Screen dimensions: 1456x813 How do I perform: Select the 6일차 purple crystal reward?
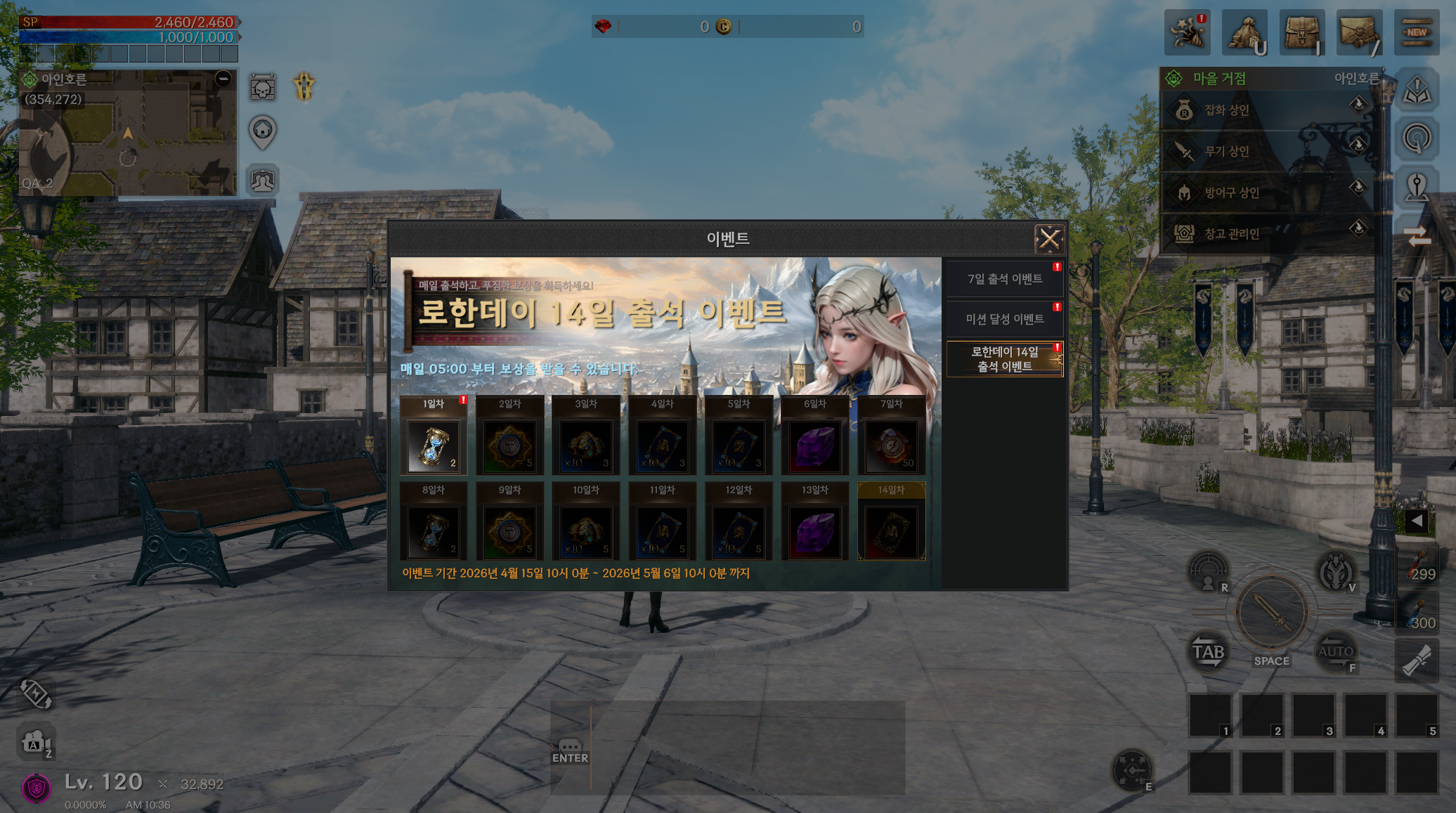(815, 445)
